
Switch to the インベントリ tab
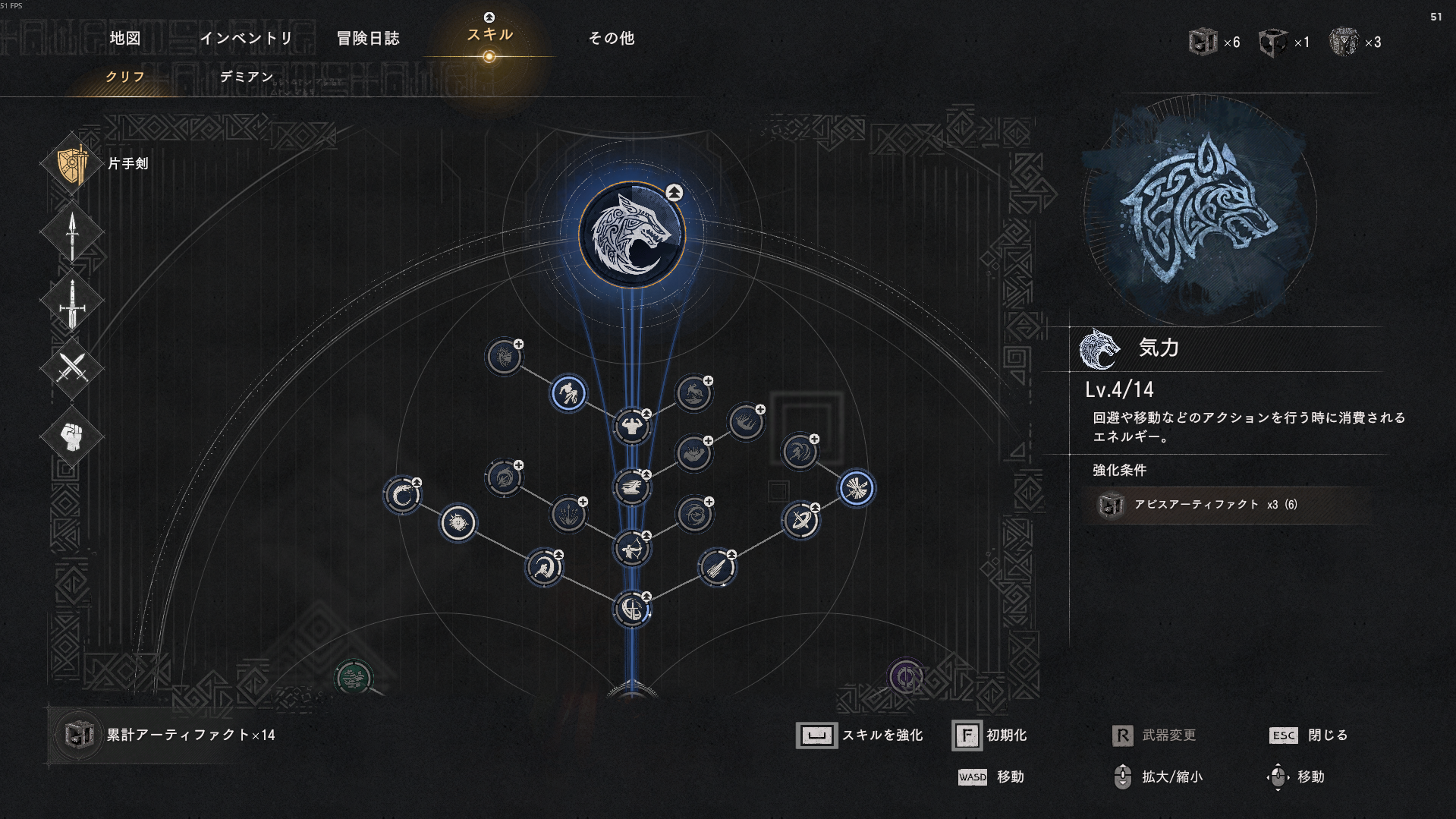click(x=247, y=38)
